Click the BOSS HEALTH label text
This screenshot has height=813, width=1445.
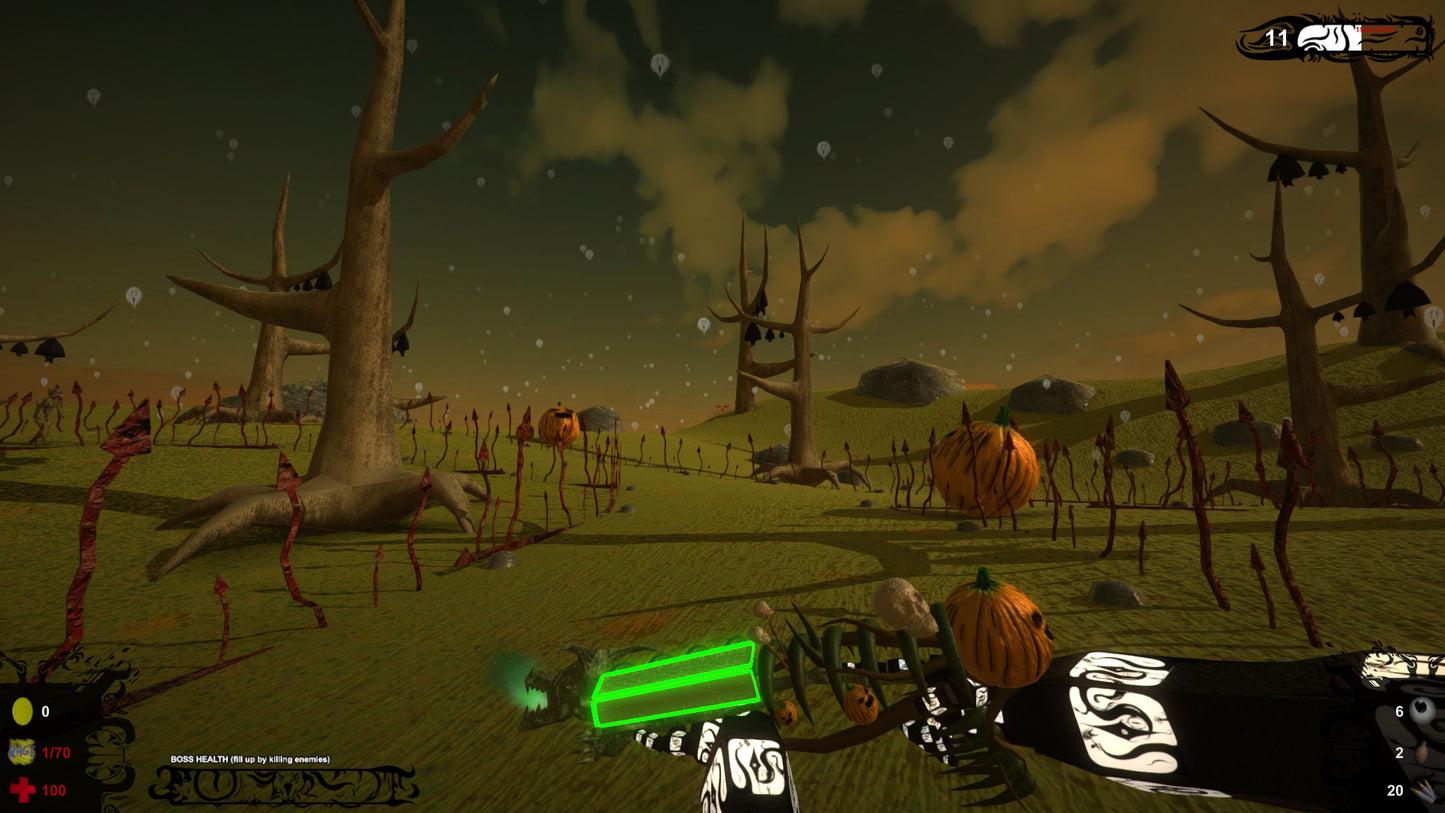point(250,760)
